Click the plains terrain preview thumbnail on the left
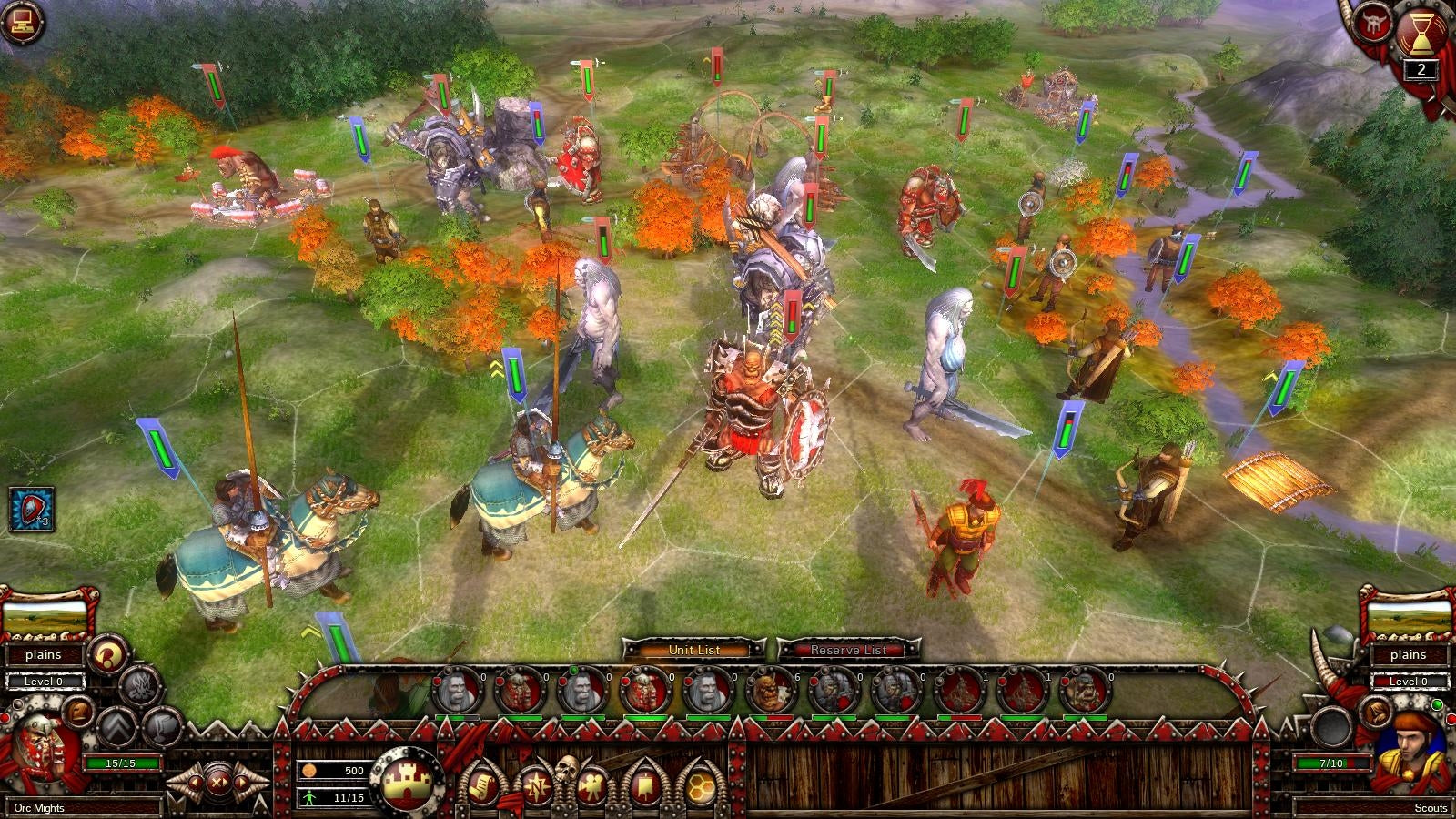 click(x=45, y=619)
